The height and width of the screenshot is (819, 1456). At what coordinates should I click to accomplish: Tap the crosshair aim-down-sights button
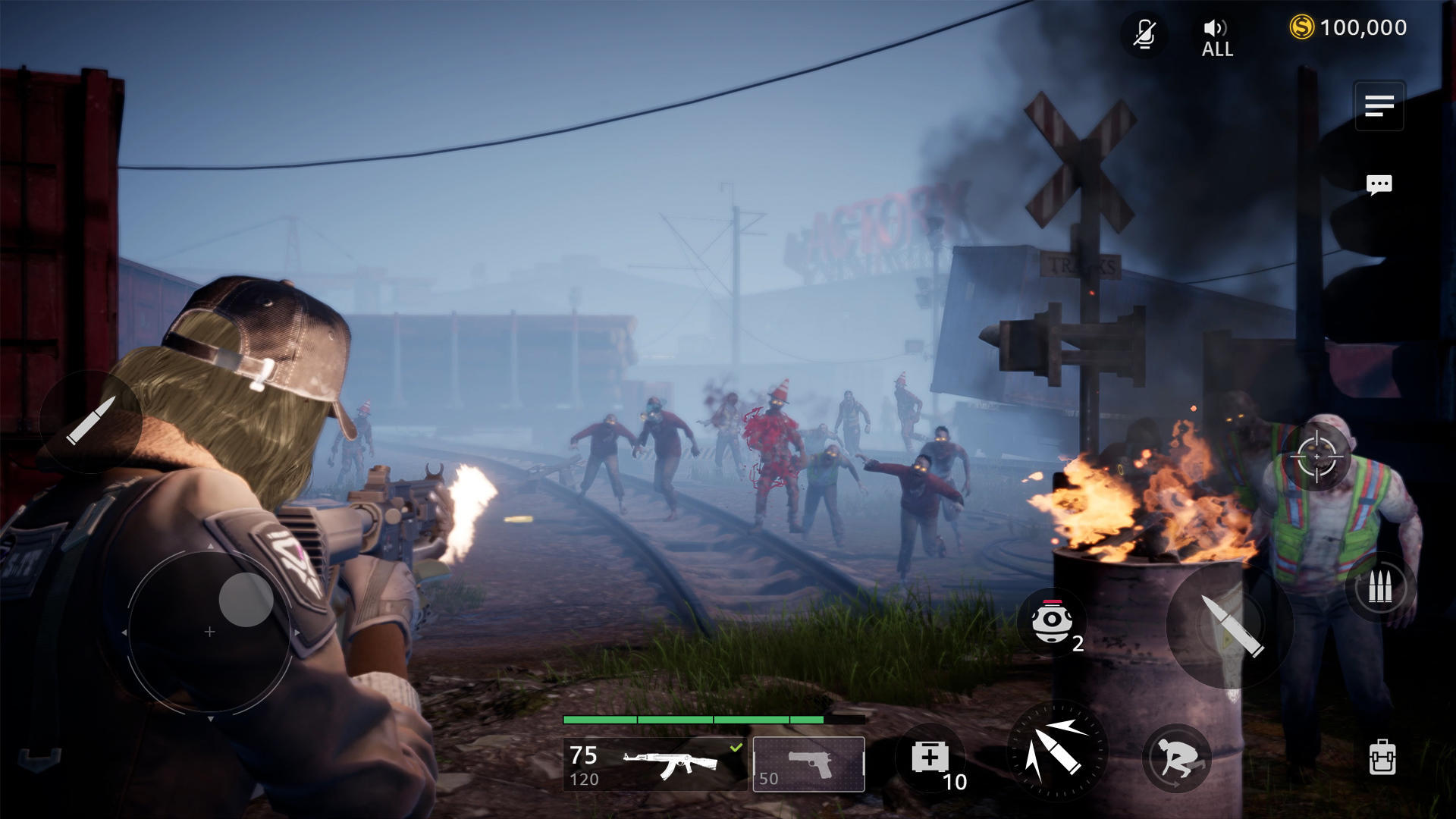click(x=1316, y=457)
